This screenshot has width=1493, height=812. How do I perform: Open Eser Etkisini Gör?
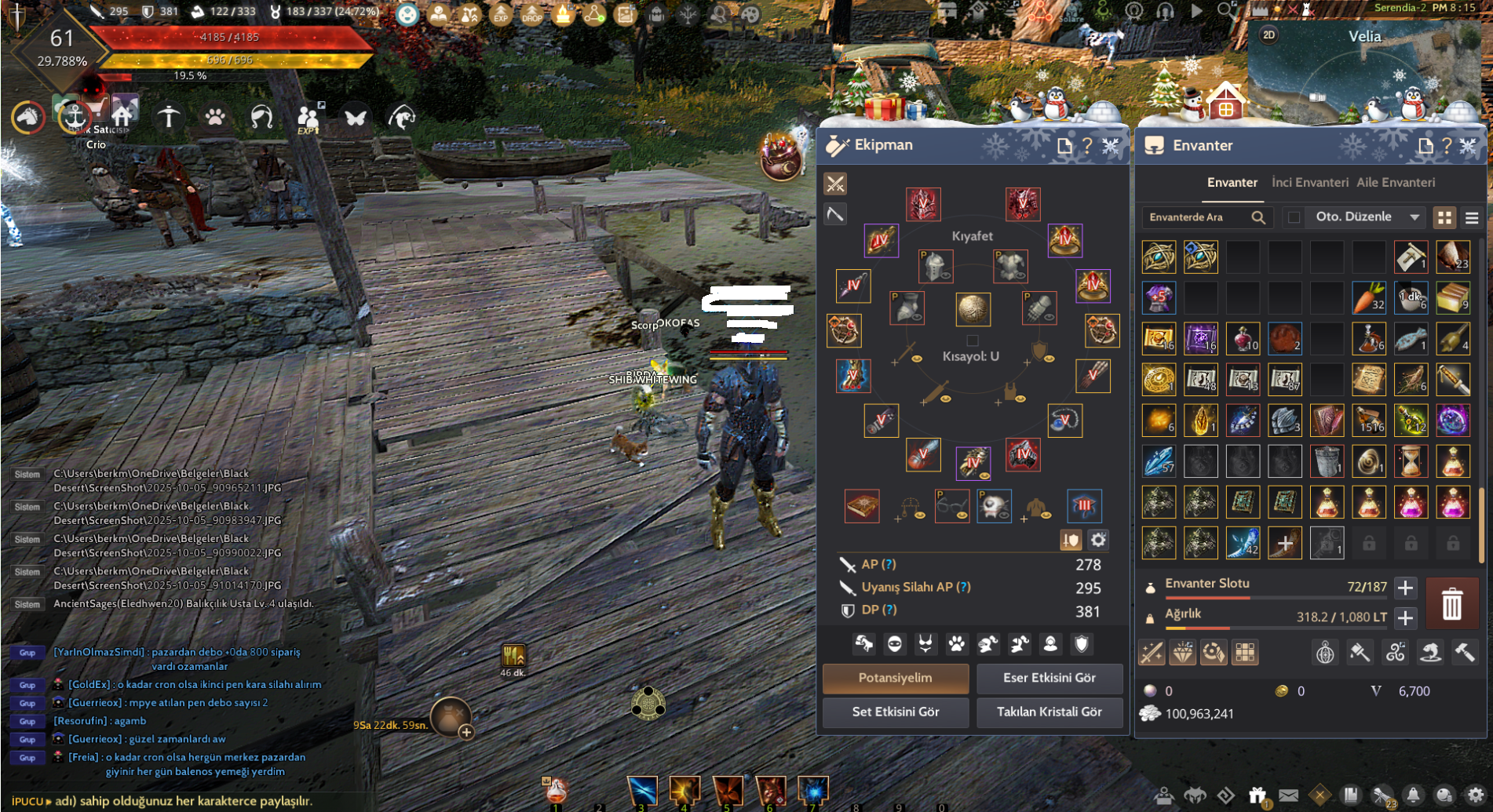point(1049,678)
